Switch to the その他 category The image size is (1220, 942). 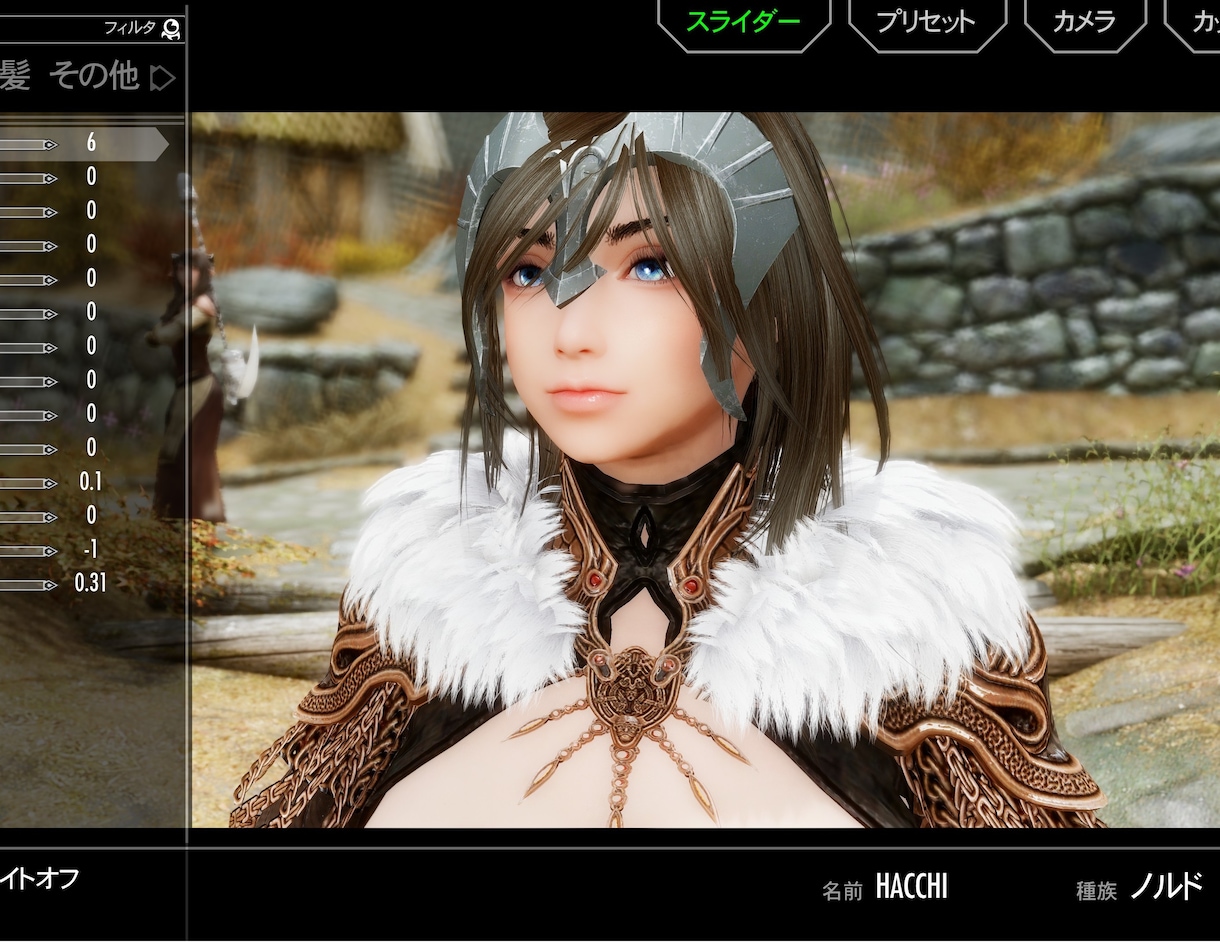tap(93, 76)
